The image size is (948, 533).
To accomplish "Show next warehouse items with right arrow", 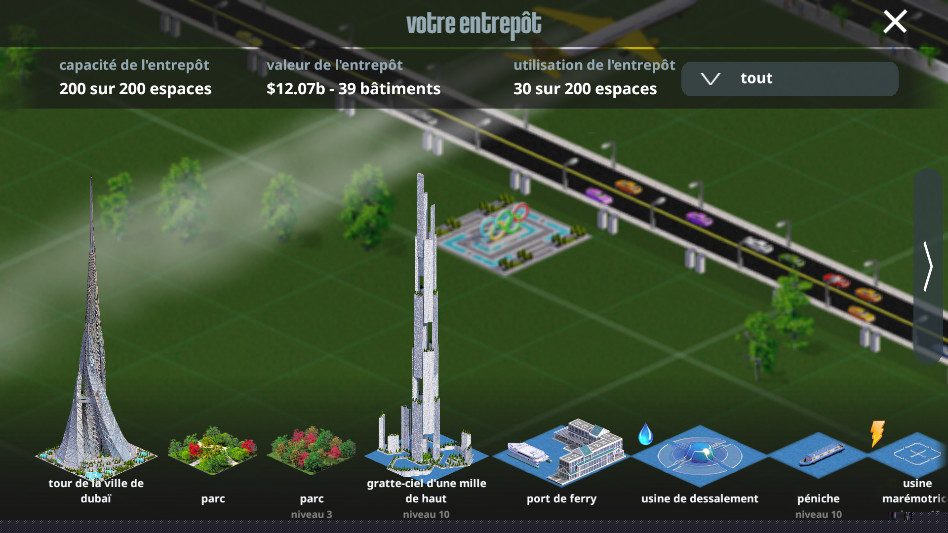I will tap(929, 267).
